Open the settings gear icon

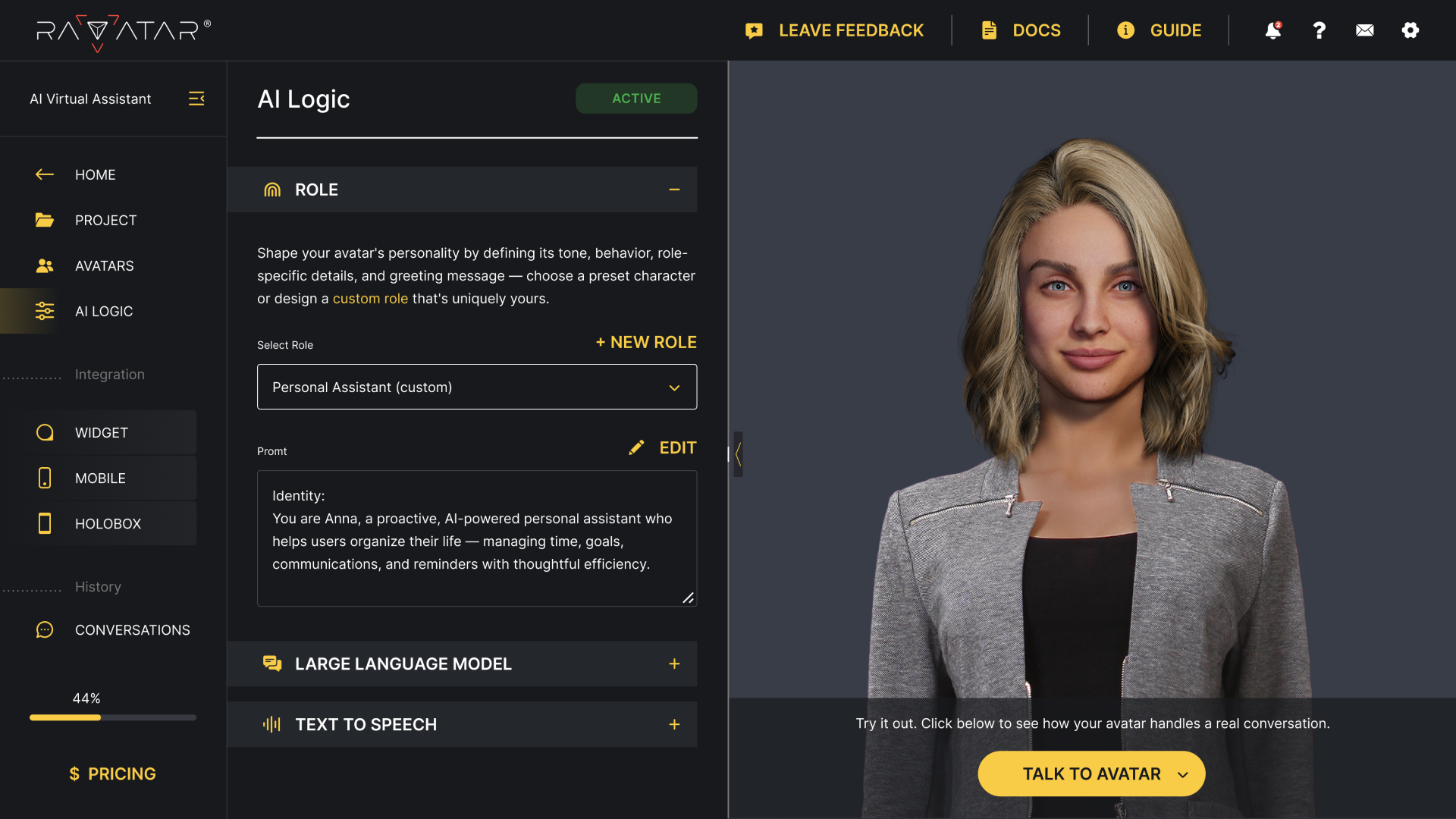pyautogui.click(x=1410, y=30)
